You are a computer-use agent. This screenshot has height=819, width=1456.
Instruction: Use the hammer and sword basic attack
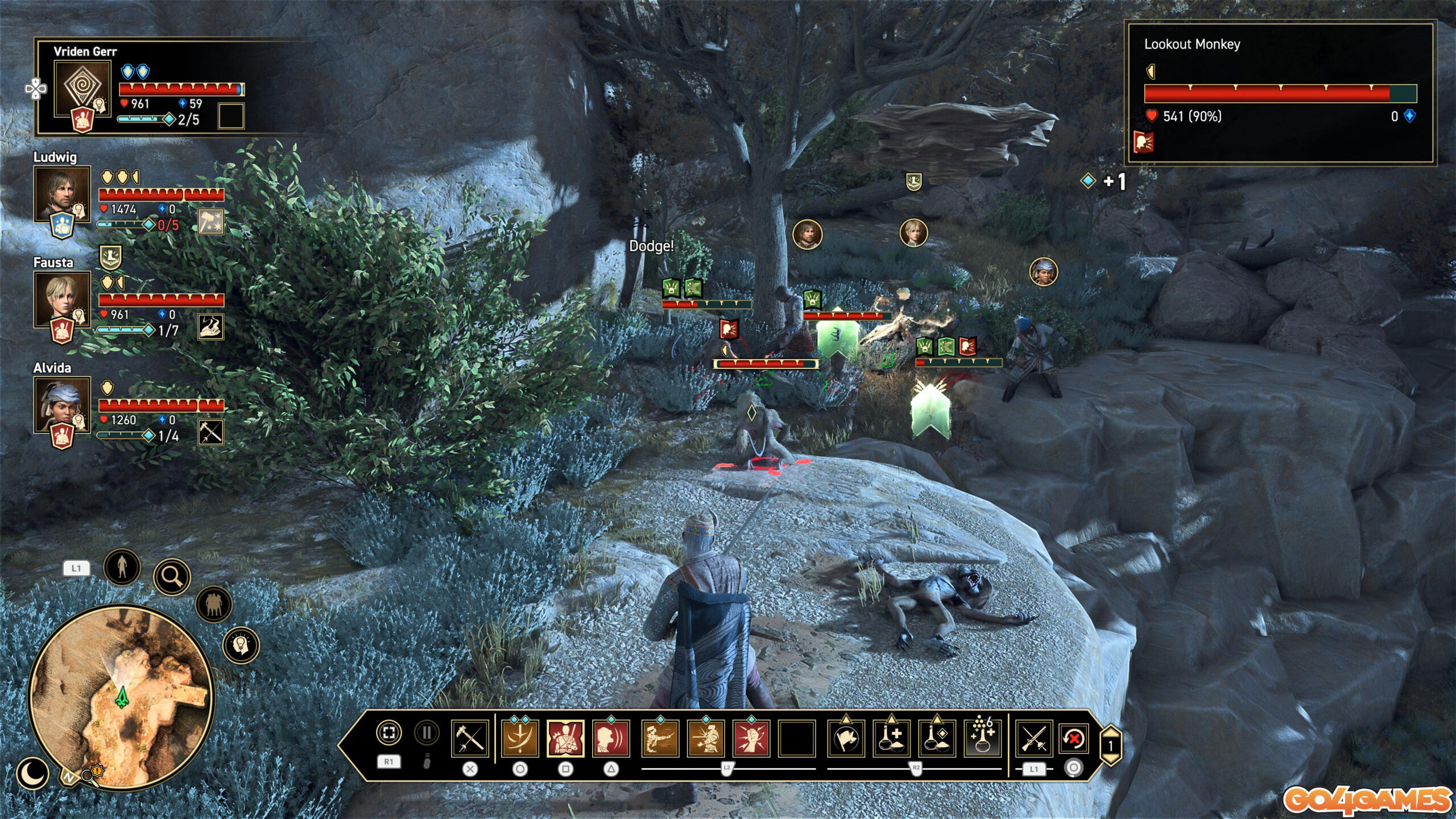[470, 738]
